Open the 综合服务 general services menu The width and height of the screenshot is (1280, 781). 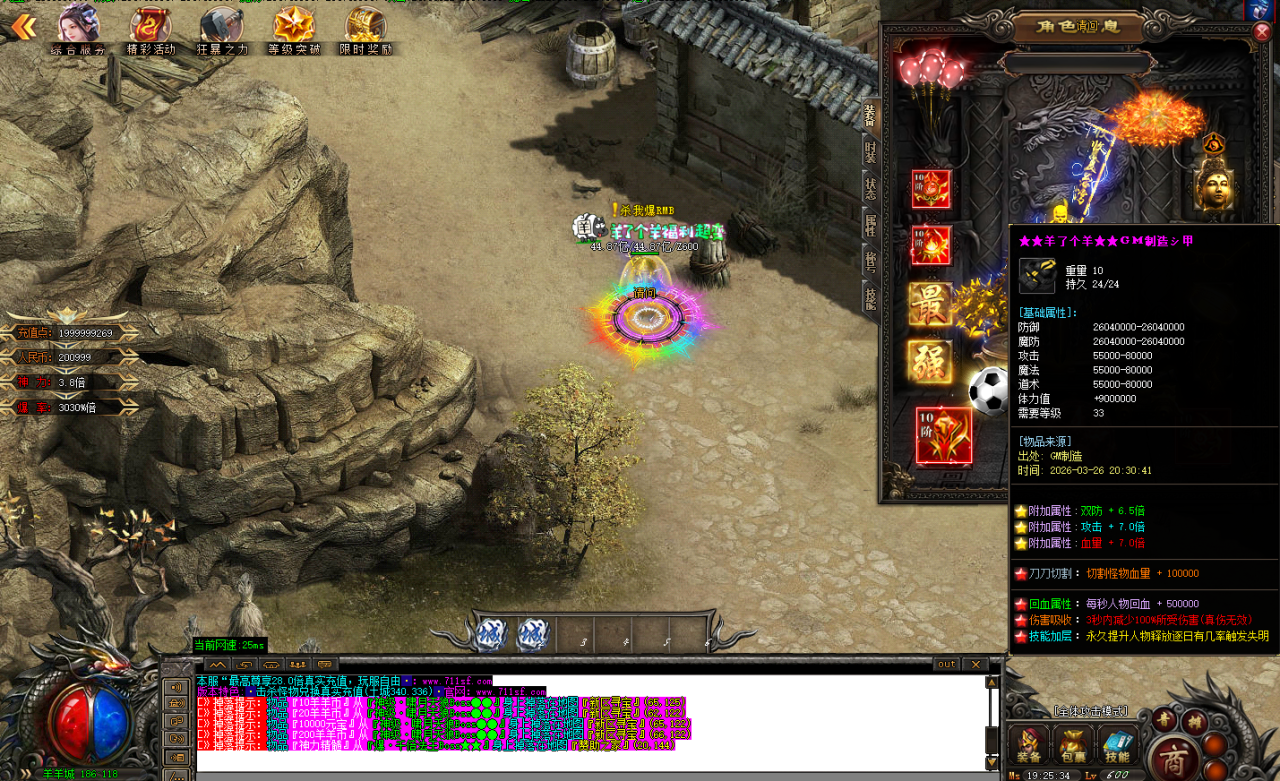point(78,29)
